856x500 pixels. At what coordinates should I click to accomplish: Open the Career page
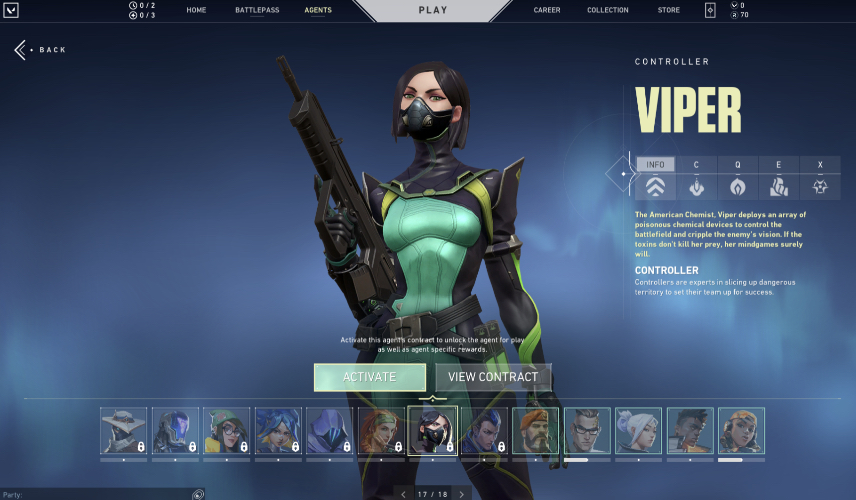[547, 10]
